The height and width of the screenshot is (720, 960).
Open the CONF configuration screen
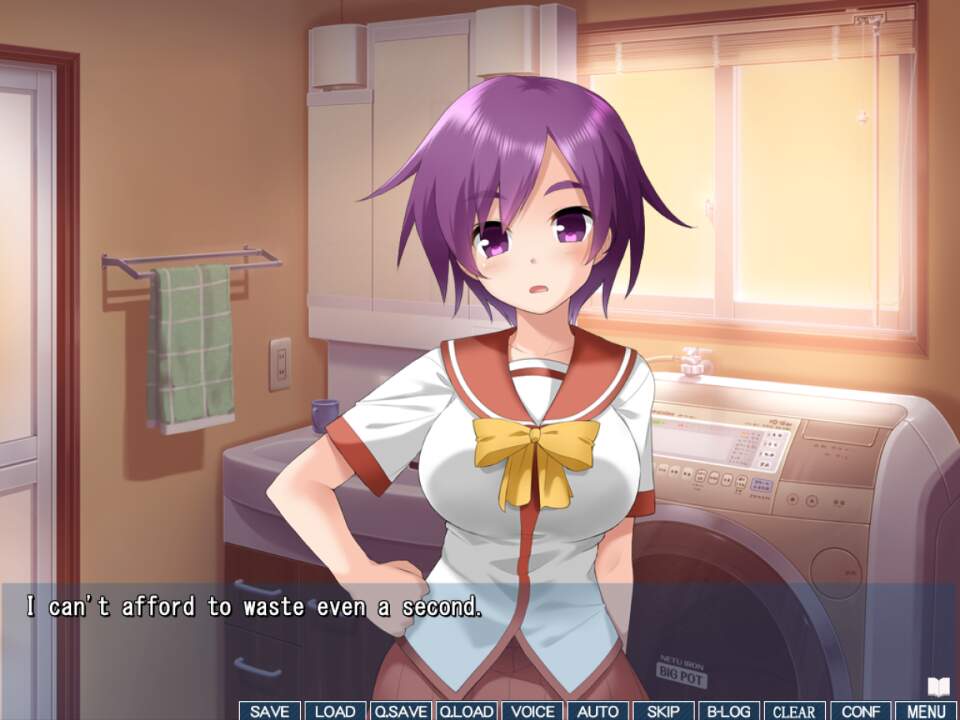[x=860, y=711]
